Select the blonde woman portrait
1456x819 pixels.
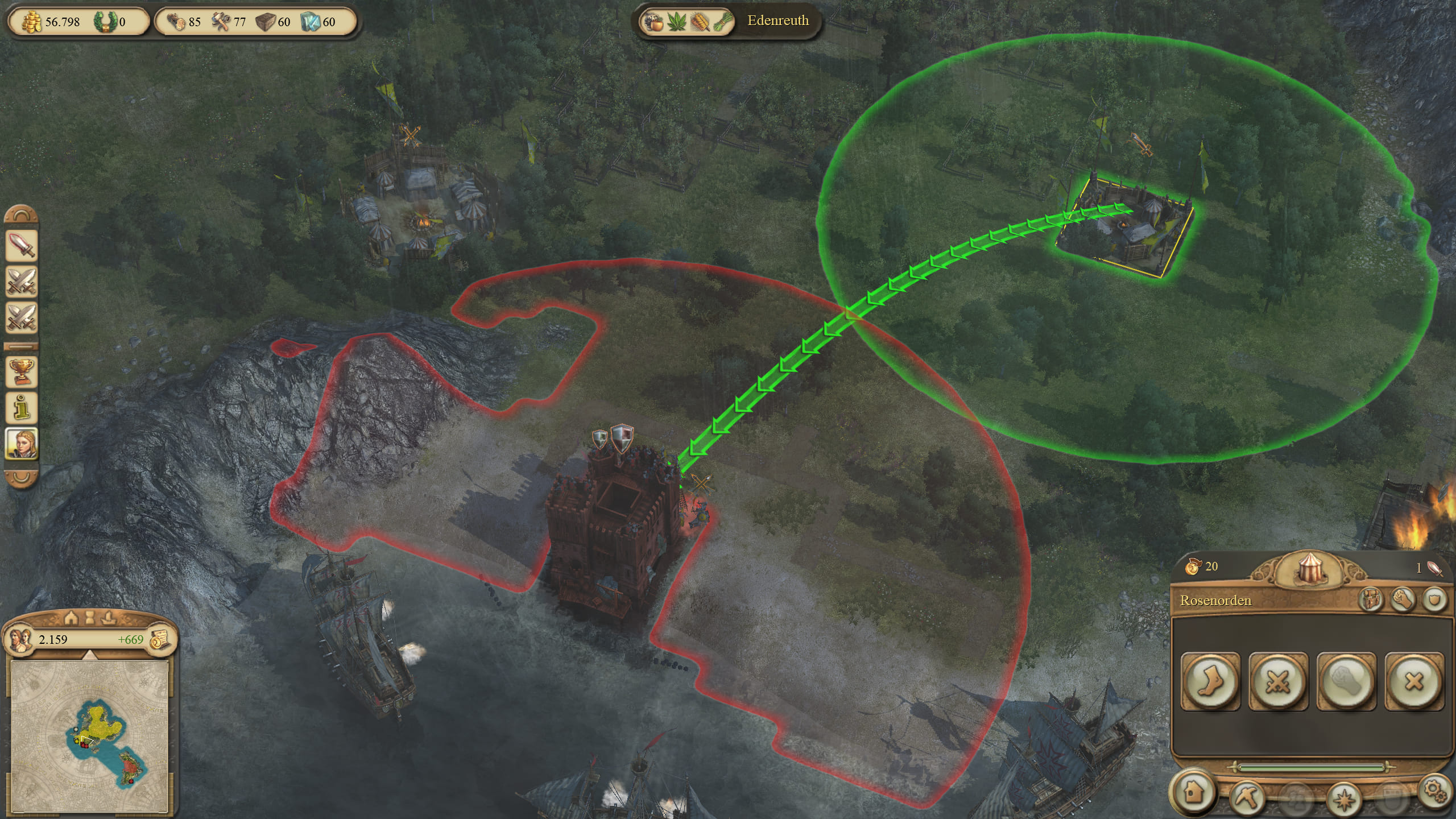(x=22, y=444)
